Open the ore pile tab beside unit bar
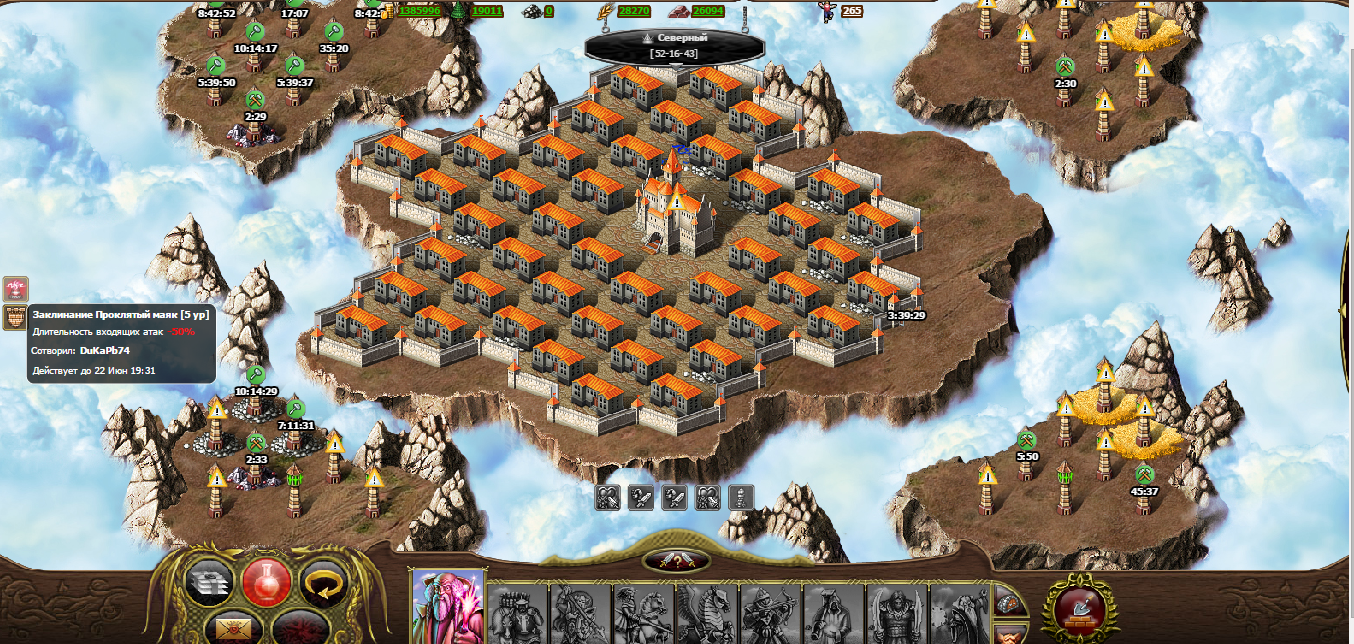The image size is (1354, 644). pos(1010,603)
